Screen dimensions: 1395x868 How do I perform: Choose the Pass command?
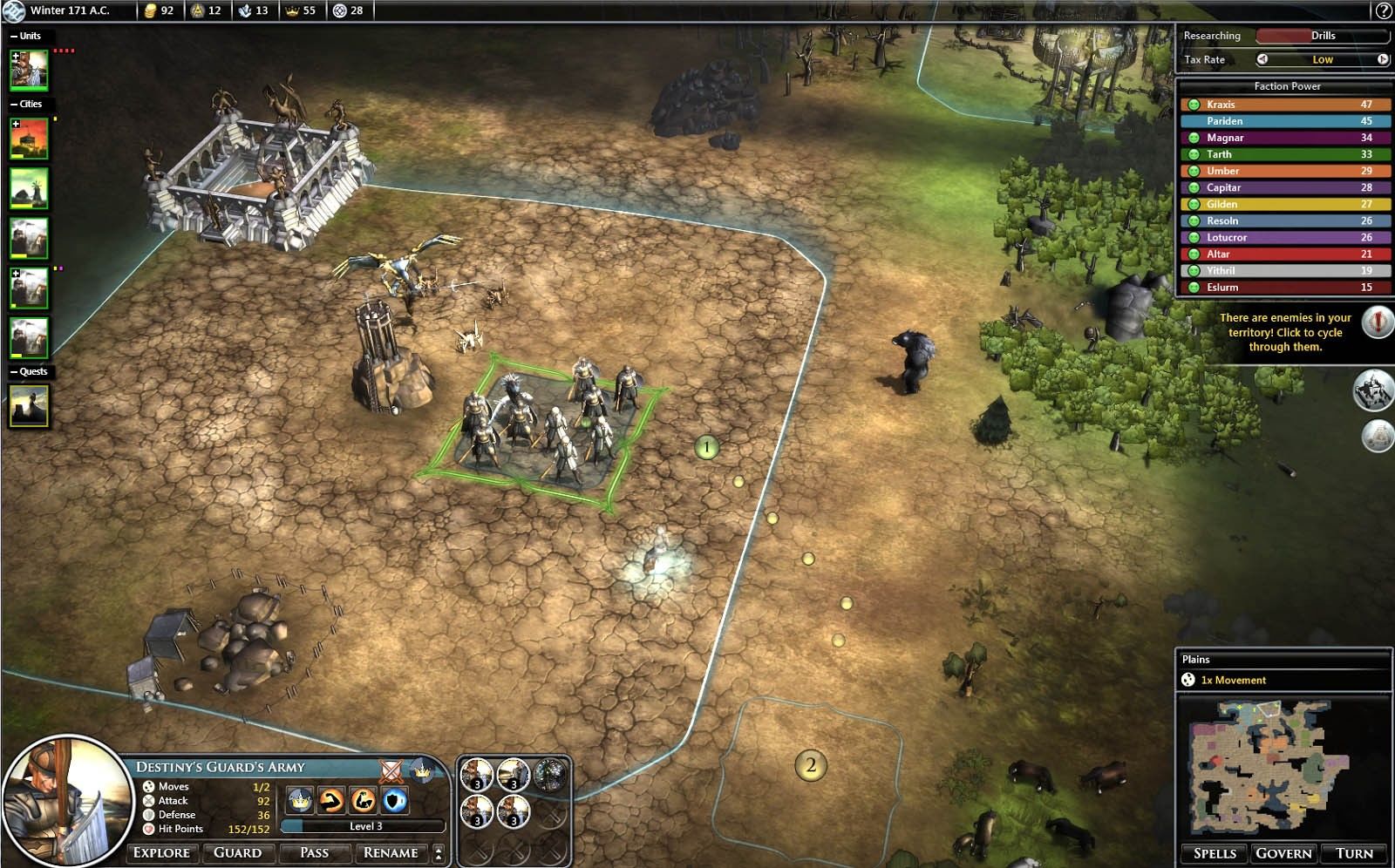pos(314,852)
